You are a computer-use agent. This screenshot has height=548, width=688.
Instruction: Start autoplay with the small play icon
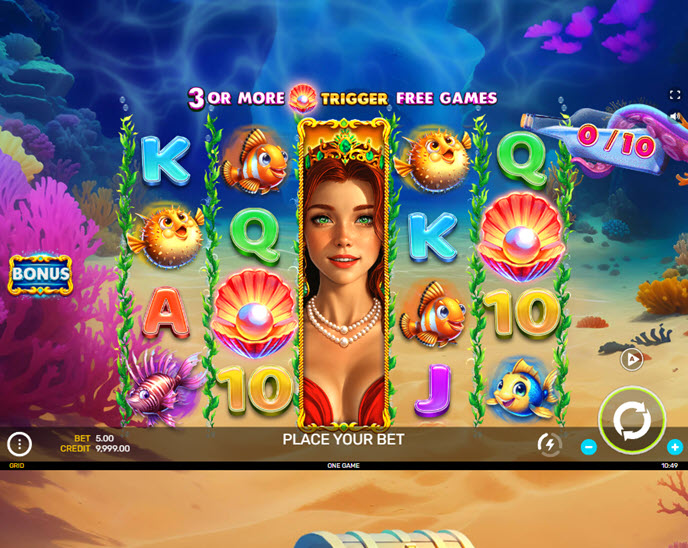(x=631, y=359)
